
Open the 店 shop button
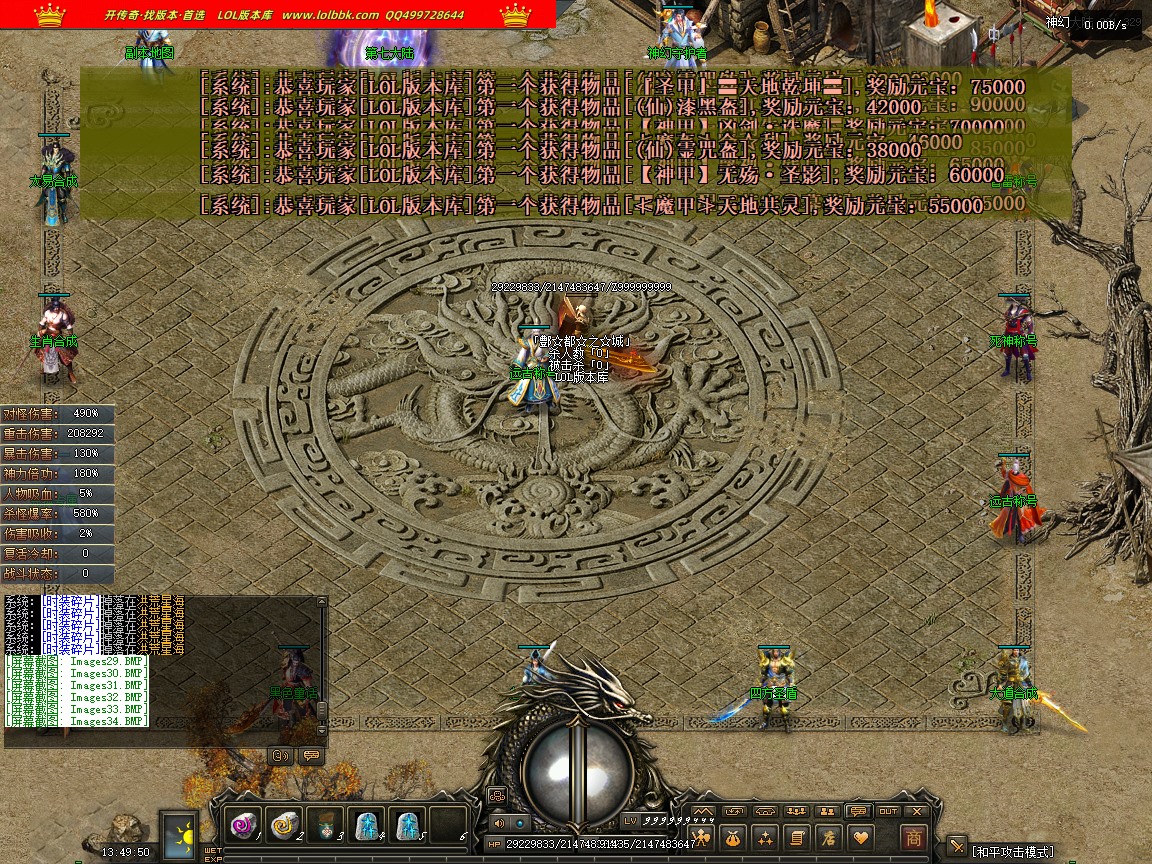pos(827,837)
